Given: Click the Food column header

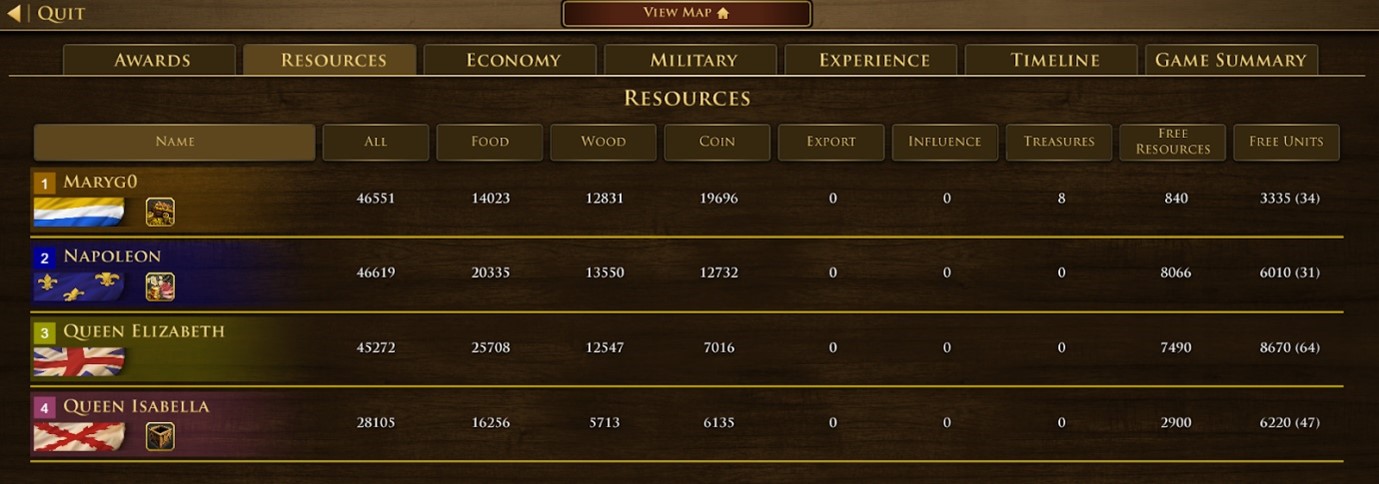Looking at the screenshot, I should tap(490, 142).
